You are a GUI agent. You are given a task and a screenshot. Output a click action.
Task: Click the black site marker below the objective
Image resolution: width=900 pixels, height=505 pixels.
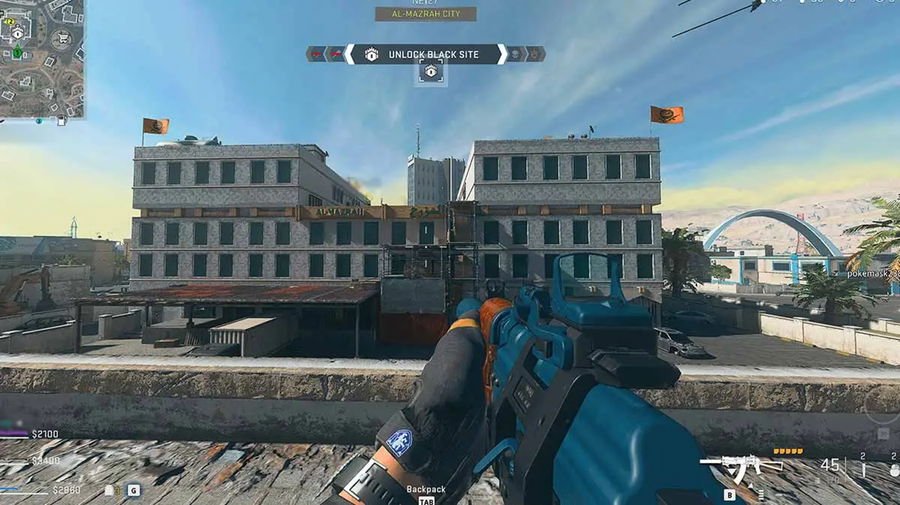point(431,72)
